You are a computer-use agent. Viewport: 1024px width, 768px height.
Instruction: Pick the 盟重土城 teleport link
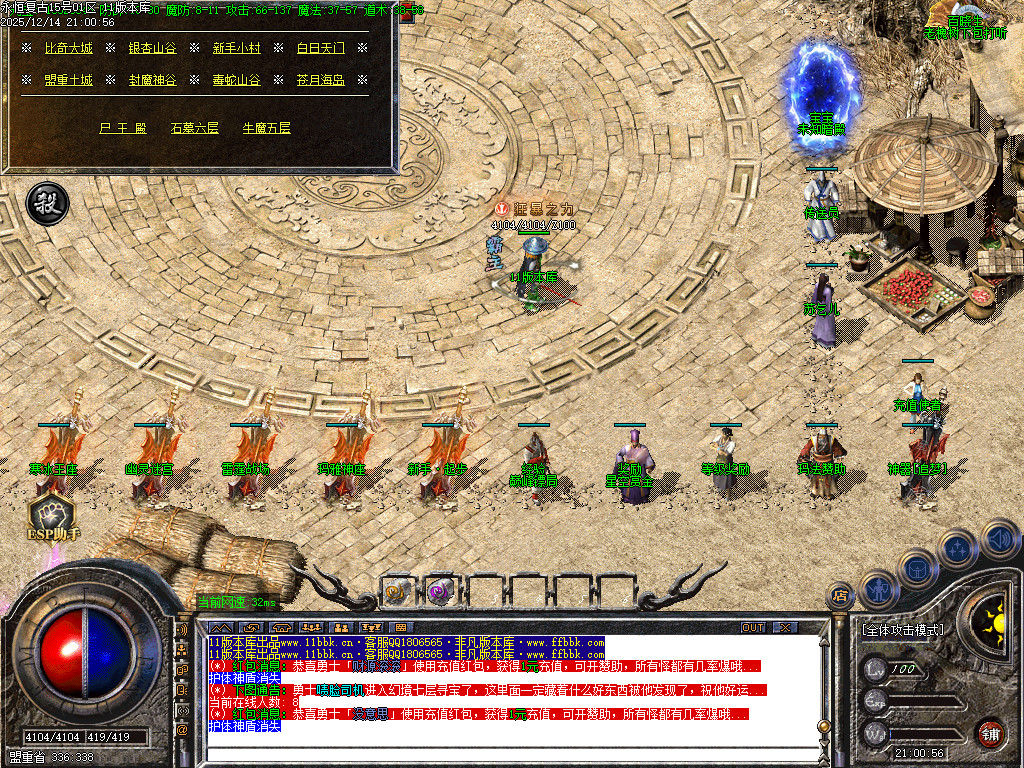[x=69, y=80]
